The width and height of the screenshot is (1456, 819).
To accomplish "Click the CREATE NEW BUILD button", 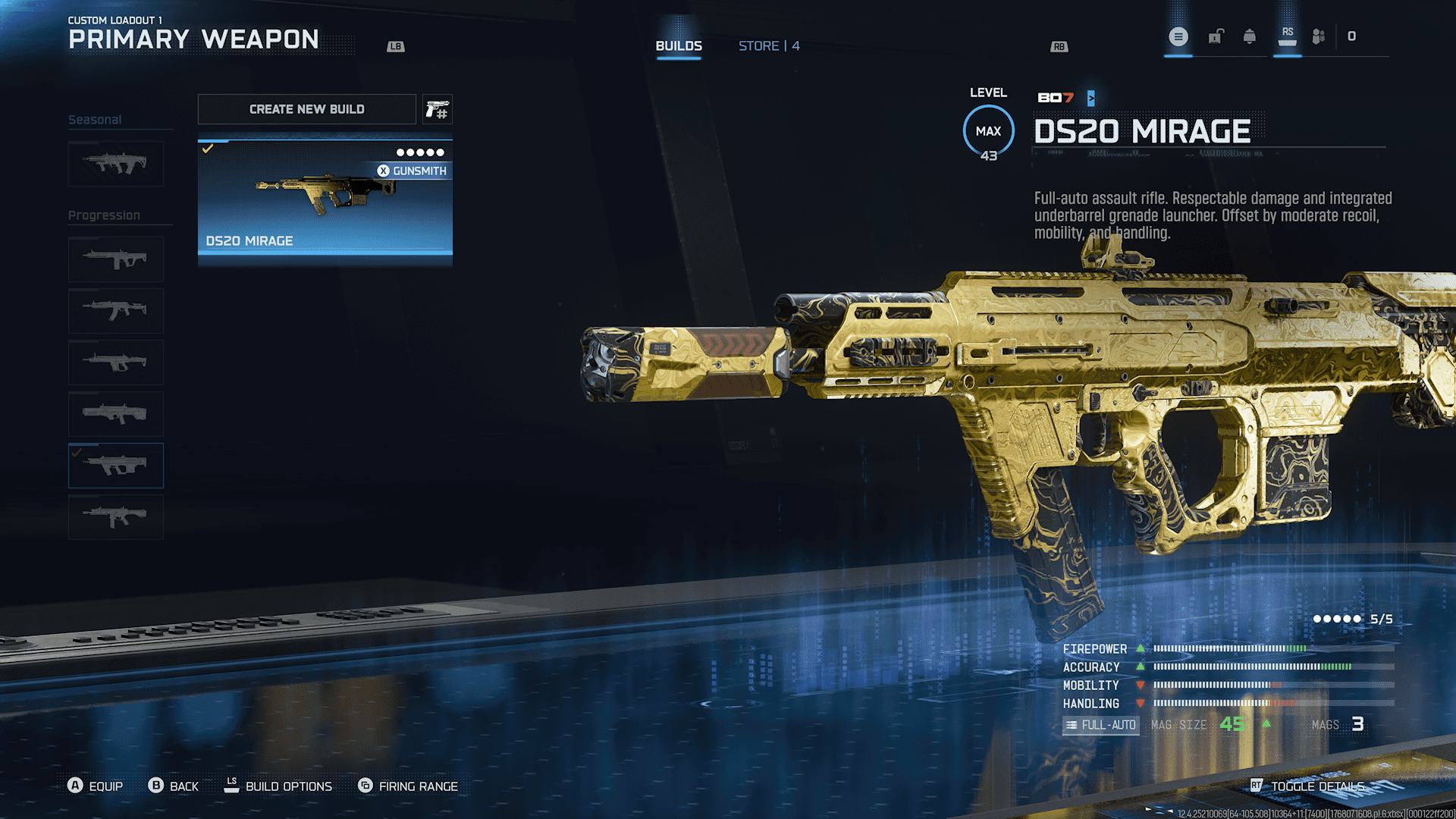I will tap(306, 108).
